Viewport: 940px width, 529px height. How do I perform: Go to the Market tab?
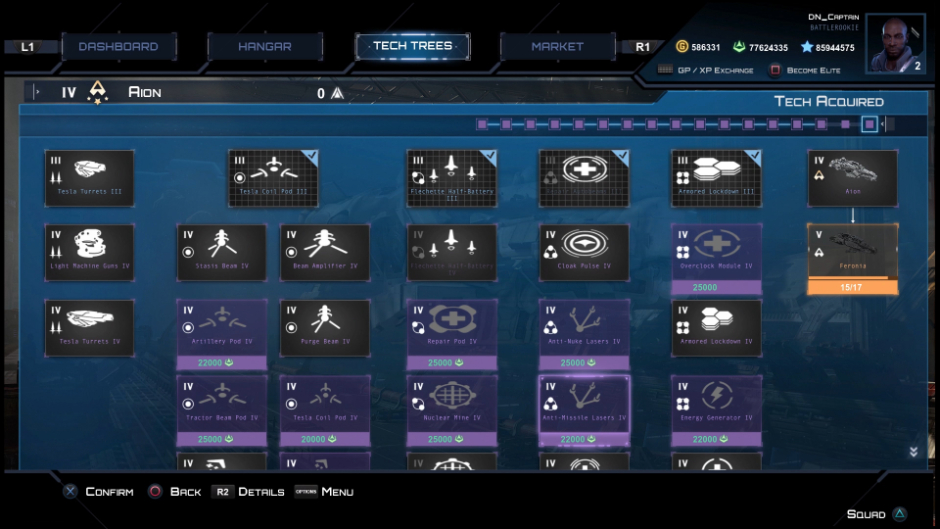click(x=557, y=47)
